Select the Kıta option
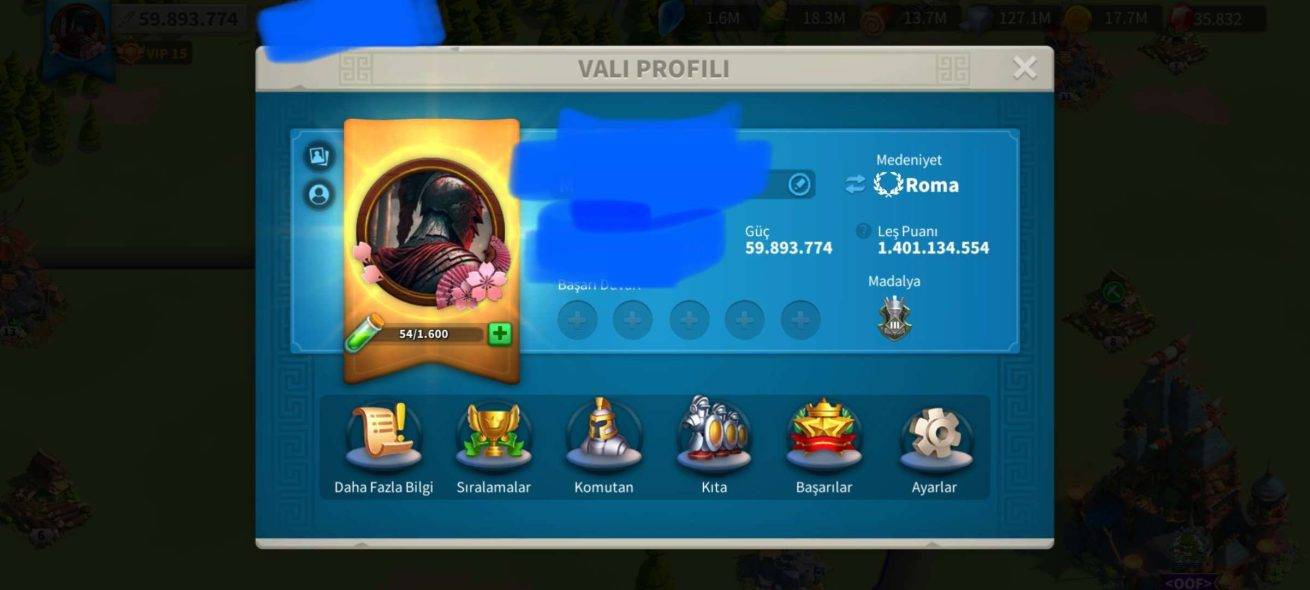The image size is (1310, 590). 714,440
